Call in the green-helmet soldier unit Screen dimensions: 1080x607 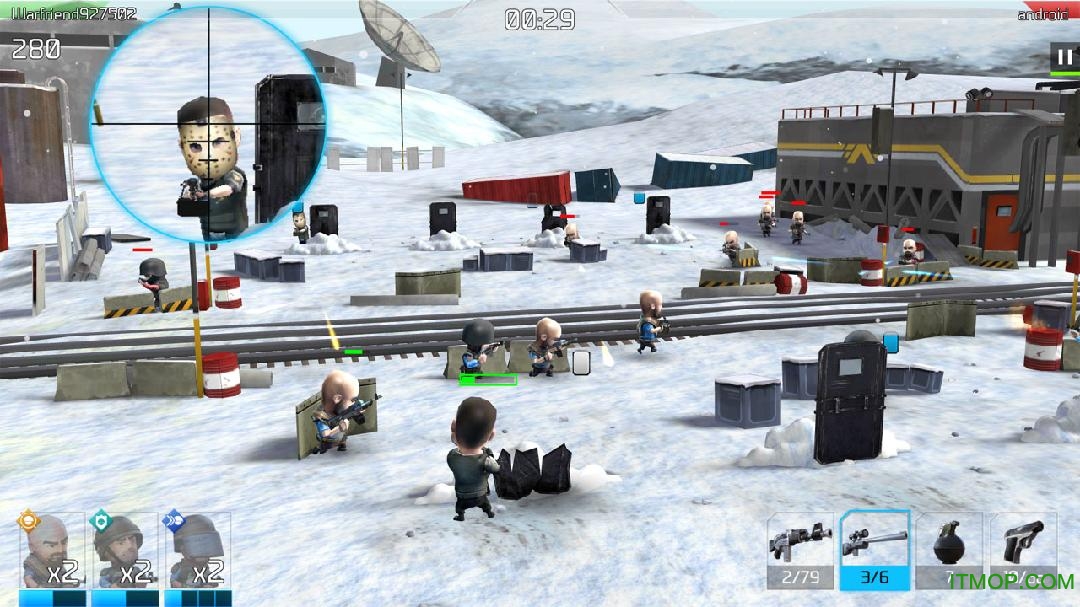[124, 553]
